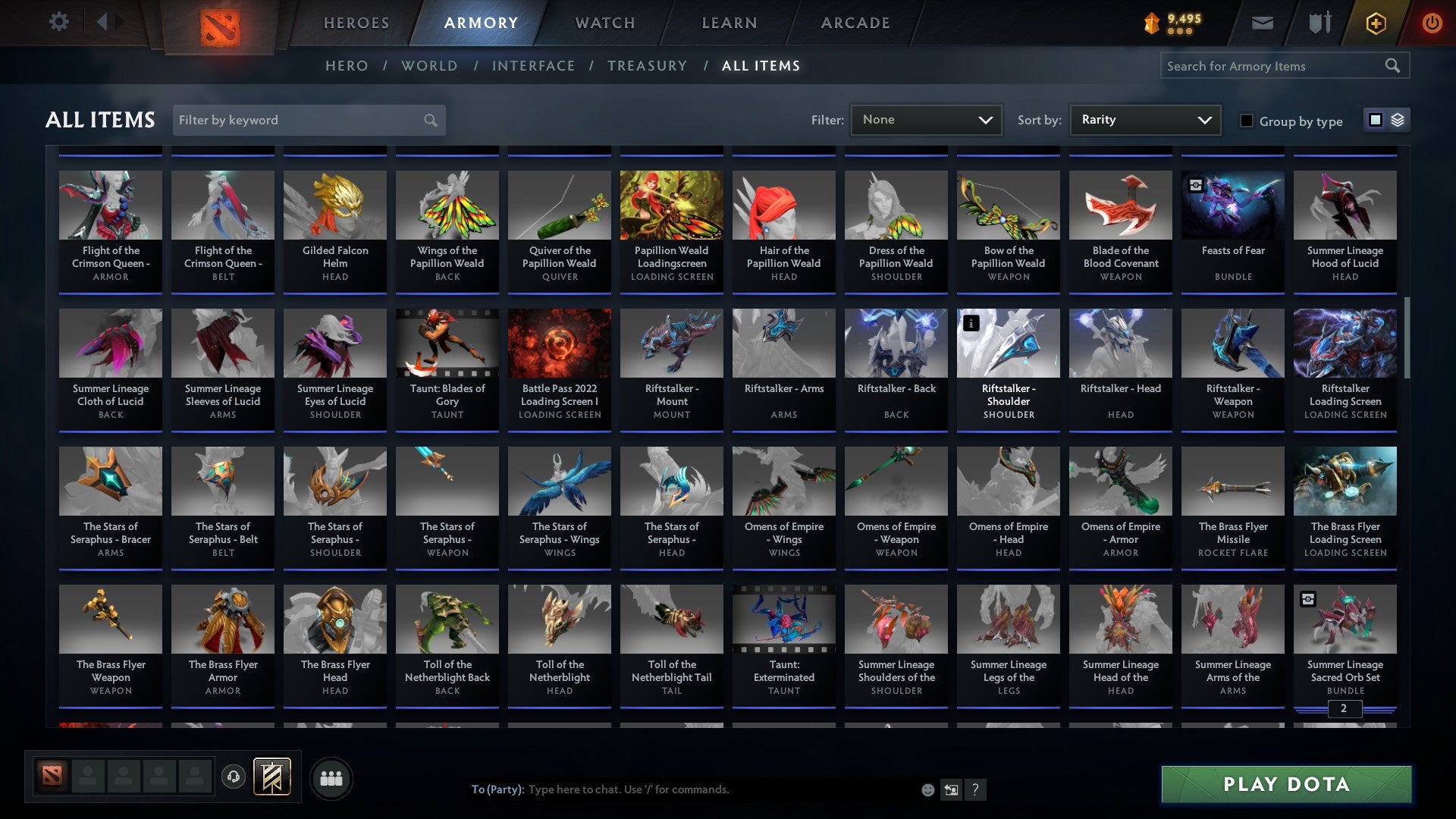The height and width of the screenshot is (819, 1456).
Task: Open the friends list icon bottom right
Action: coord(331,777)
